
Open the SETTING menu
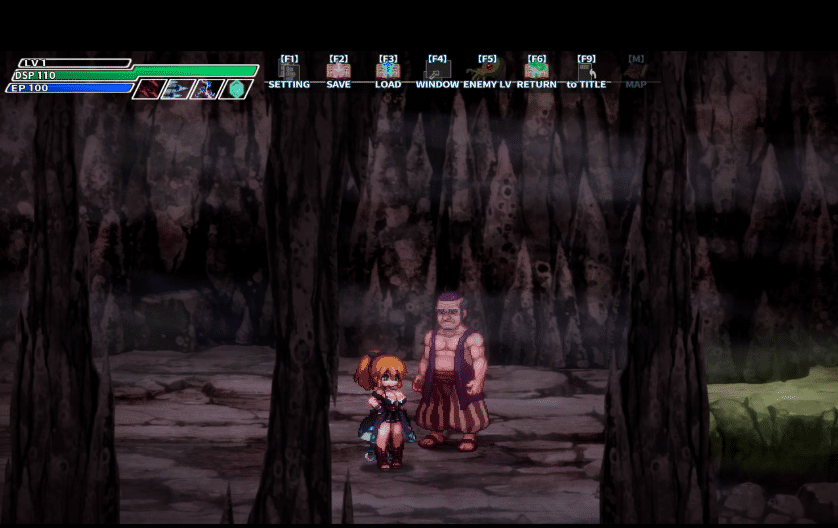pos(289,72)
